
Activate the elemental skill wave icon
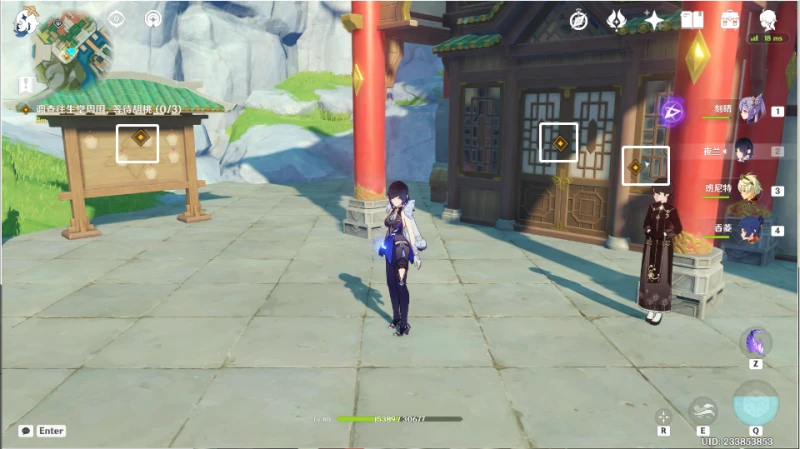click(x=703, y=410)
